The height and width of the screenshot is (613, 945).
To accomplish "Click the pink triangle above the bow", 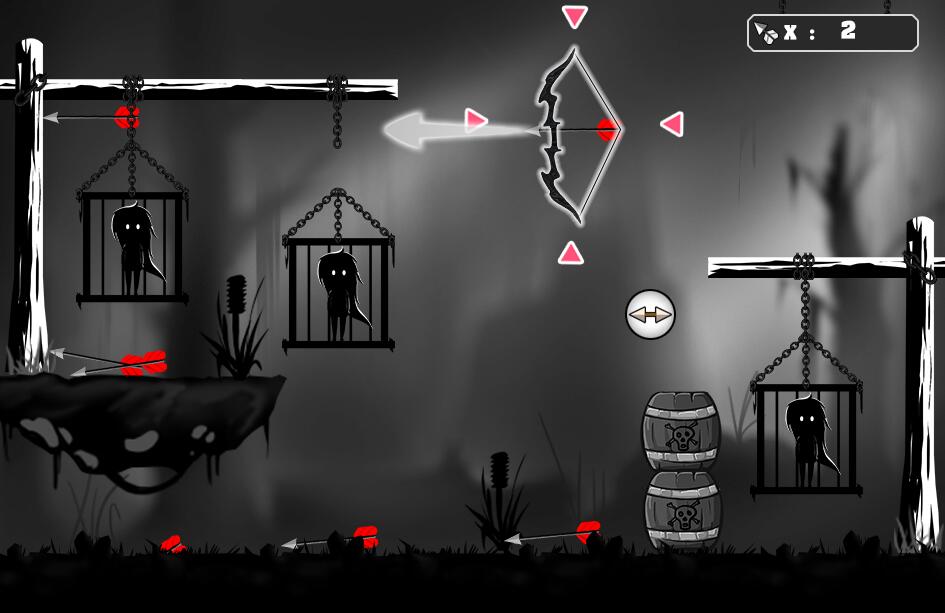I will coord(574,16).
